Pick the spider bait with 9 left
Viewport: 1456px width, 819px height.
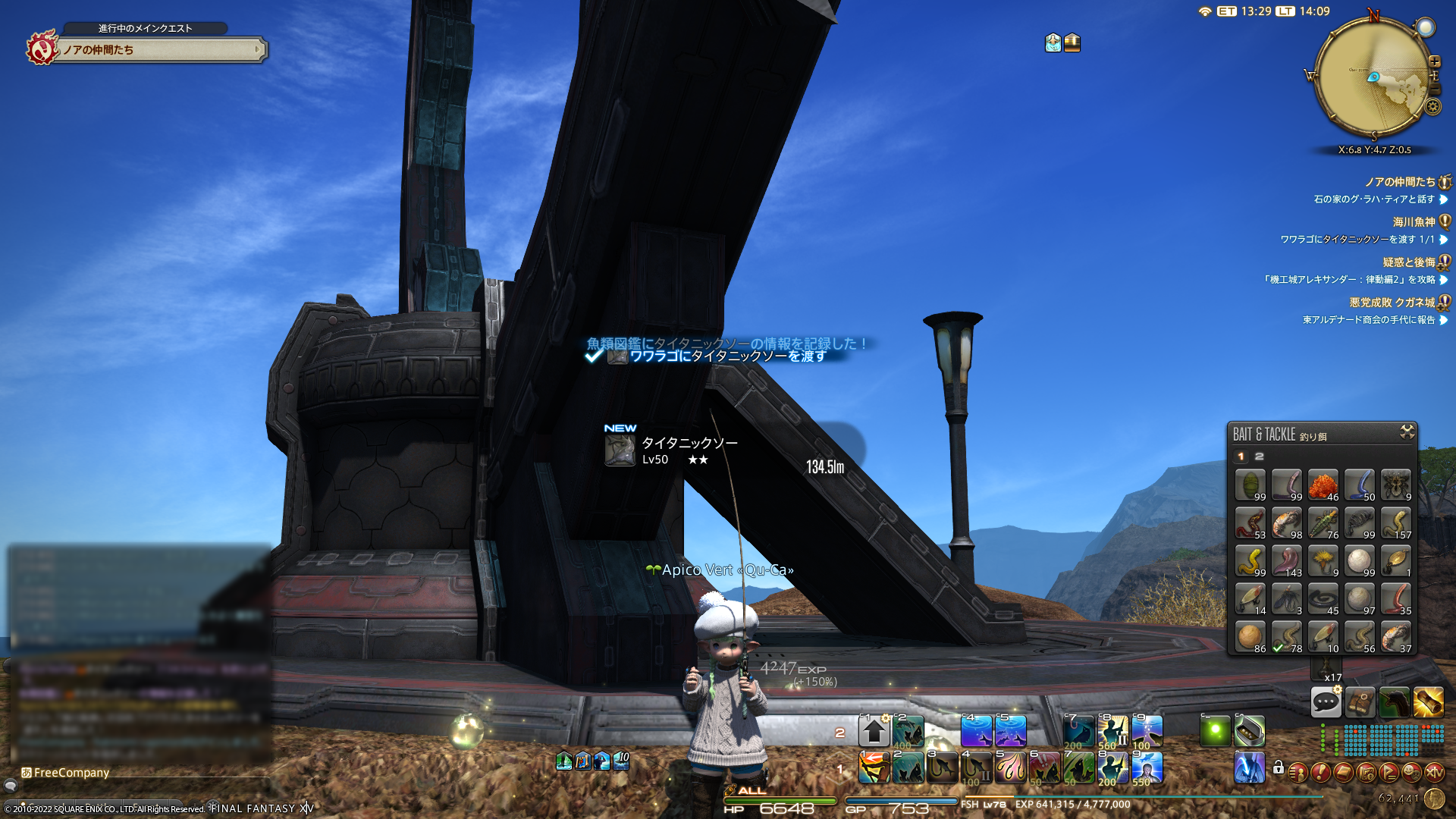1395,485
